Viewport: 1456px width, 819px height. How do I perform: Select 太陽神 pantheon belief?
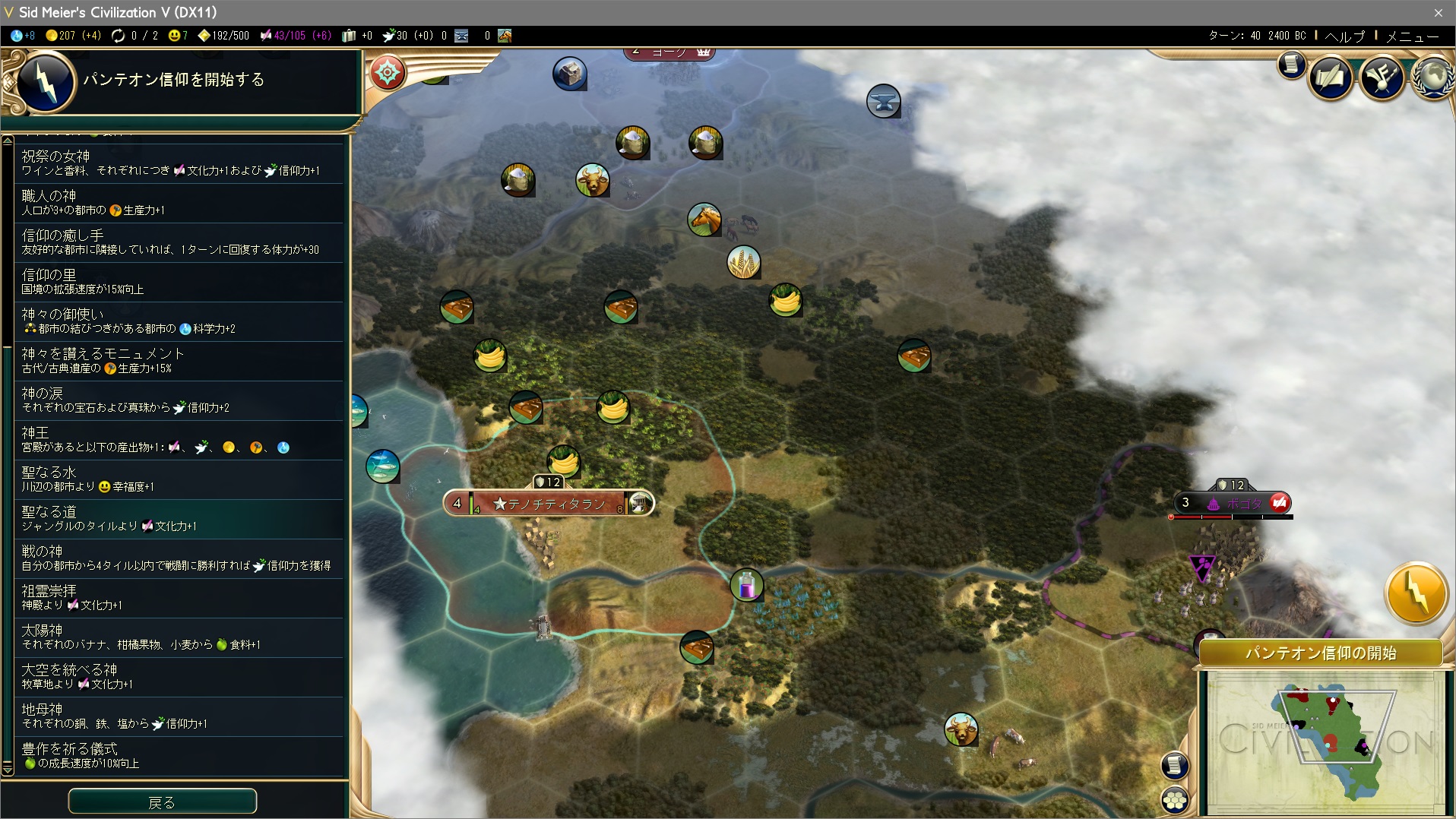click(181, 637)
